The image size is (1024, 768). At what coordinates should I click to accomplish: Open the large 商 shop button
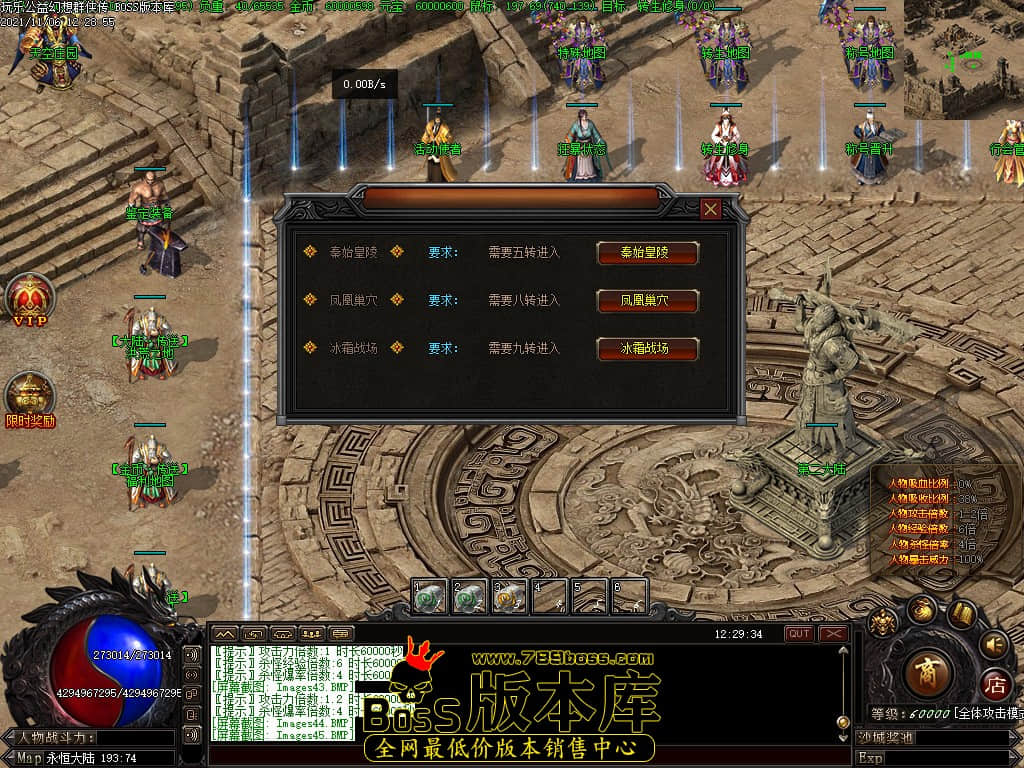[927, 672]
